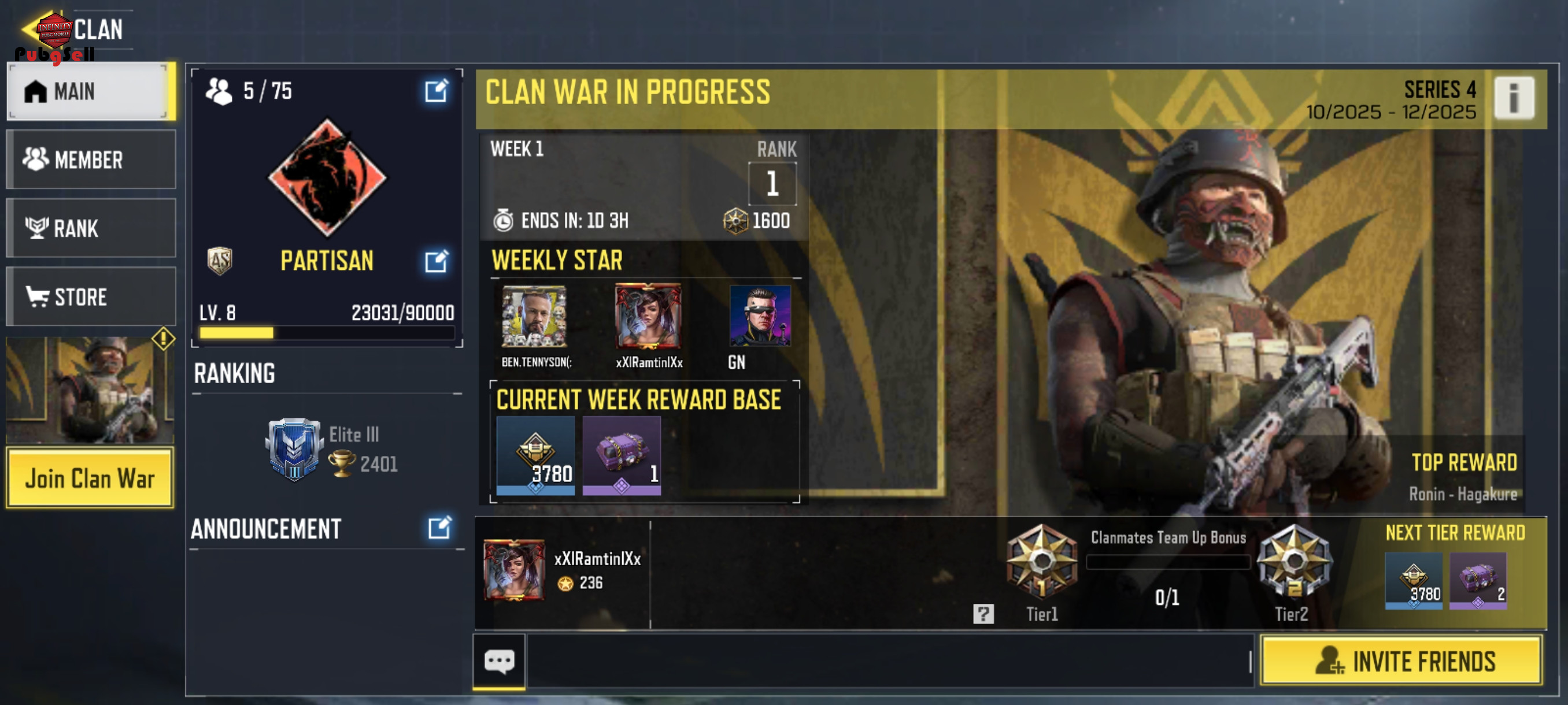The height and width of the screenshot is (705, 1568).
Task: Edit the Partisan clan name
Action: (436, 261)
